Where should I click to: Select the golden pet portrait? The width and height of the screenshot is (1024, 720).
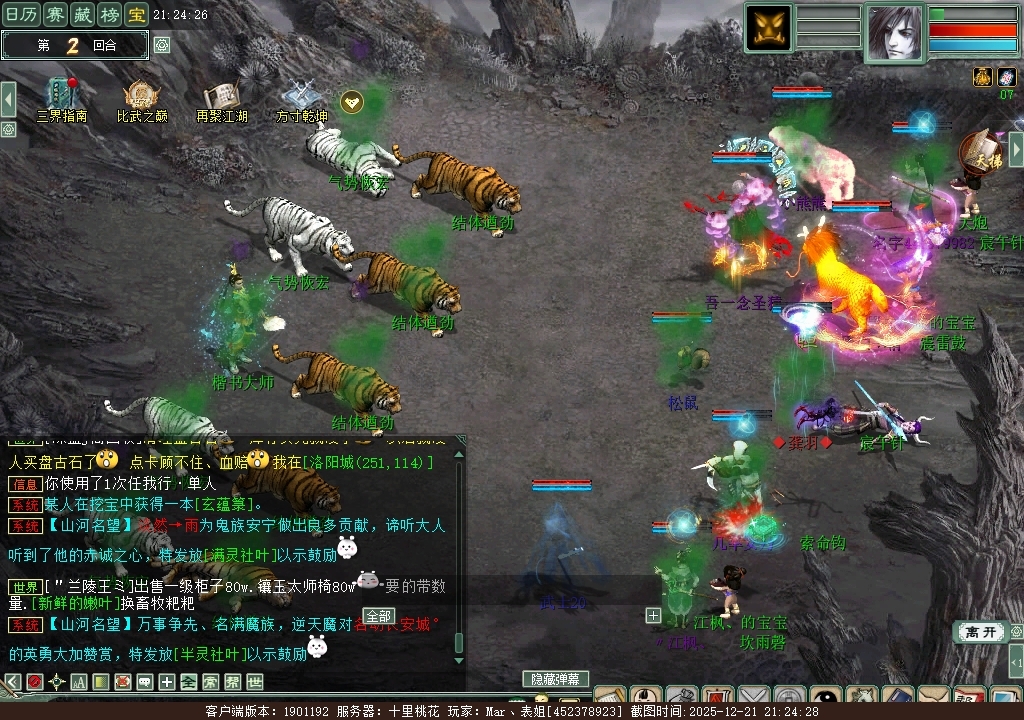[x=768, y=27]
